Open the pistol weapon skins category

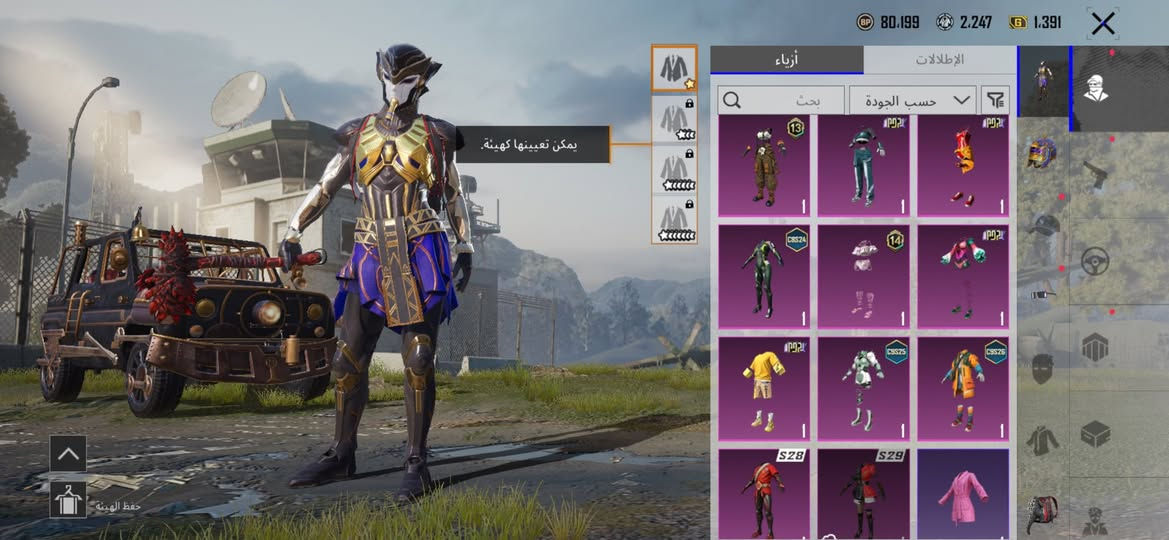click(x=1096, y=176)
